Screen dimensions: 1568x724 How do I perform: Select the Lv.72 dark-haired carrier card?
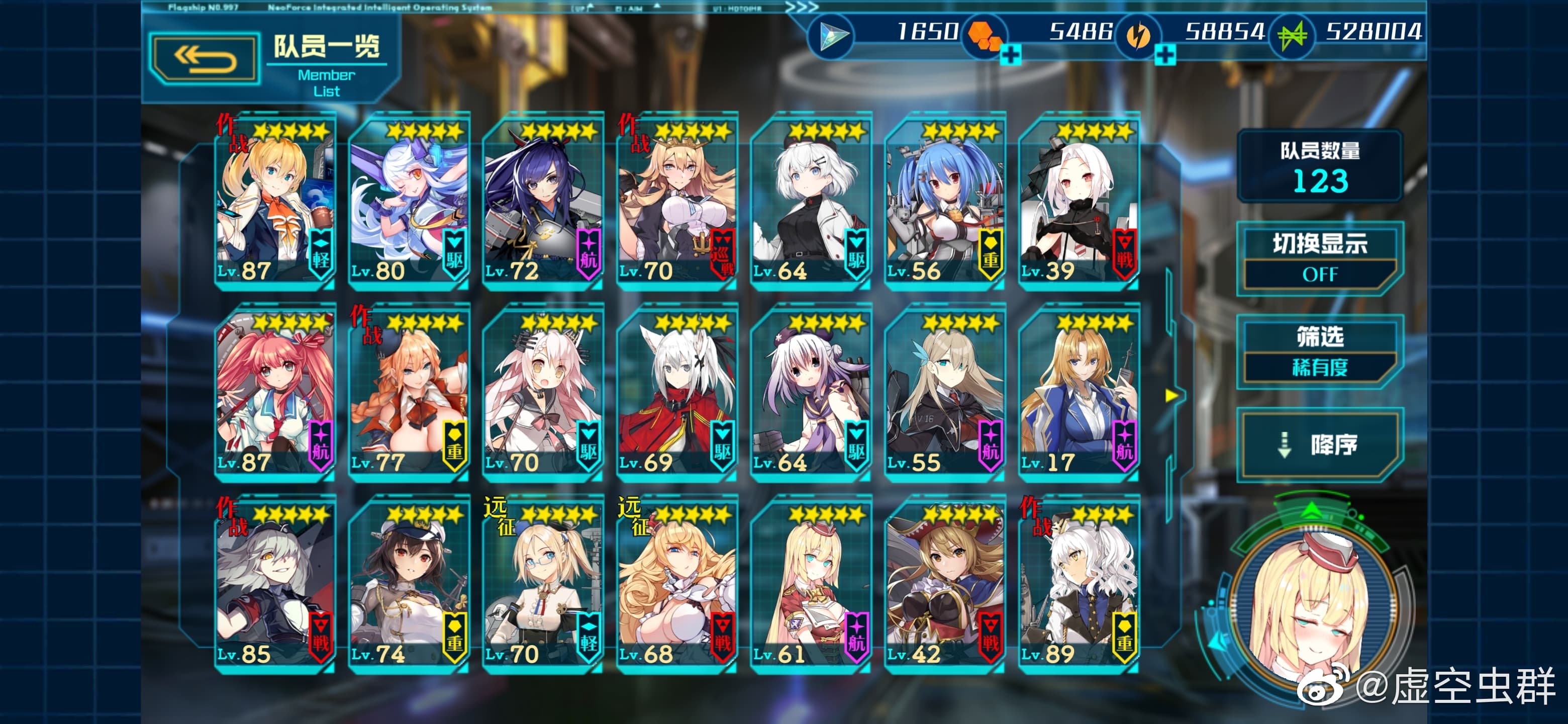click(542, 201)
